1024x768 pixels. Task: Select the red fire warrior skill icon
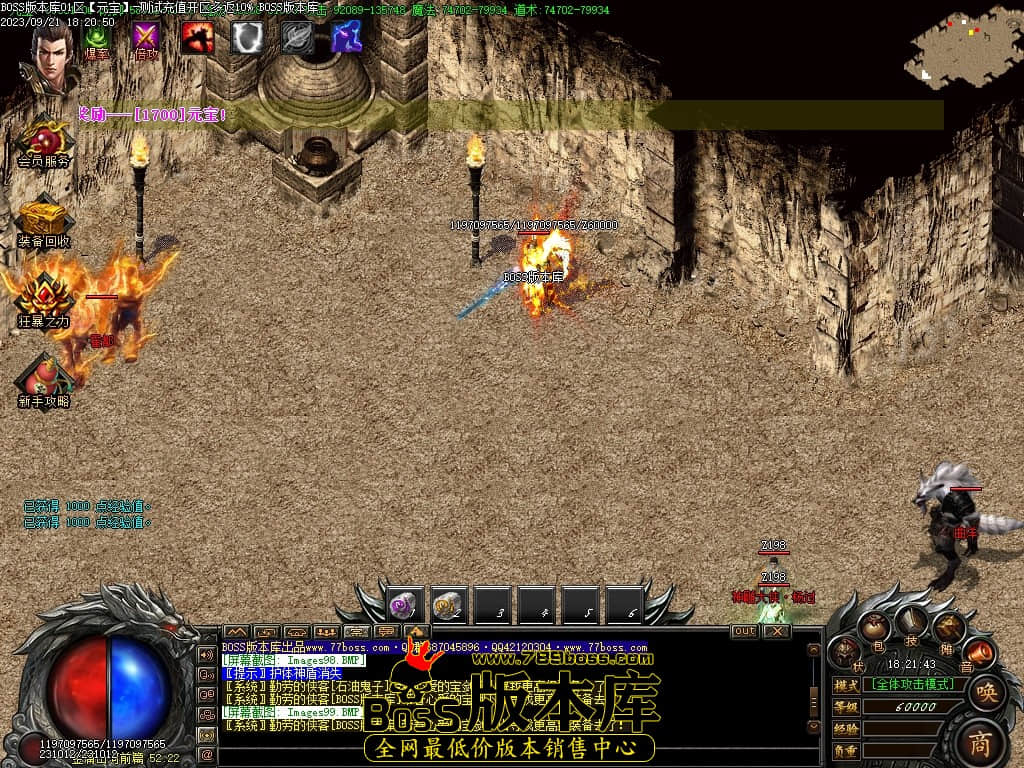(x=197, y=38)
